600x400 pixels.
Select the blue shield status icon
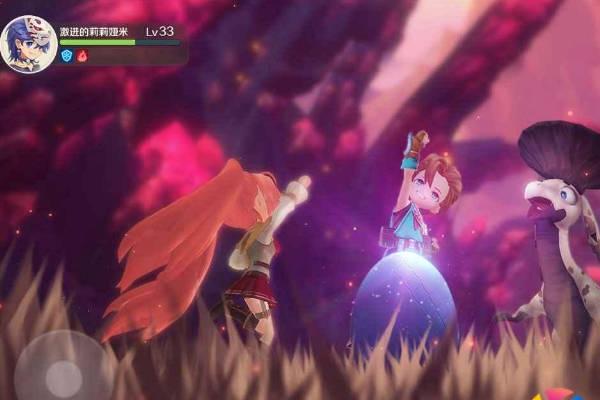(67, 57)
